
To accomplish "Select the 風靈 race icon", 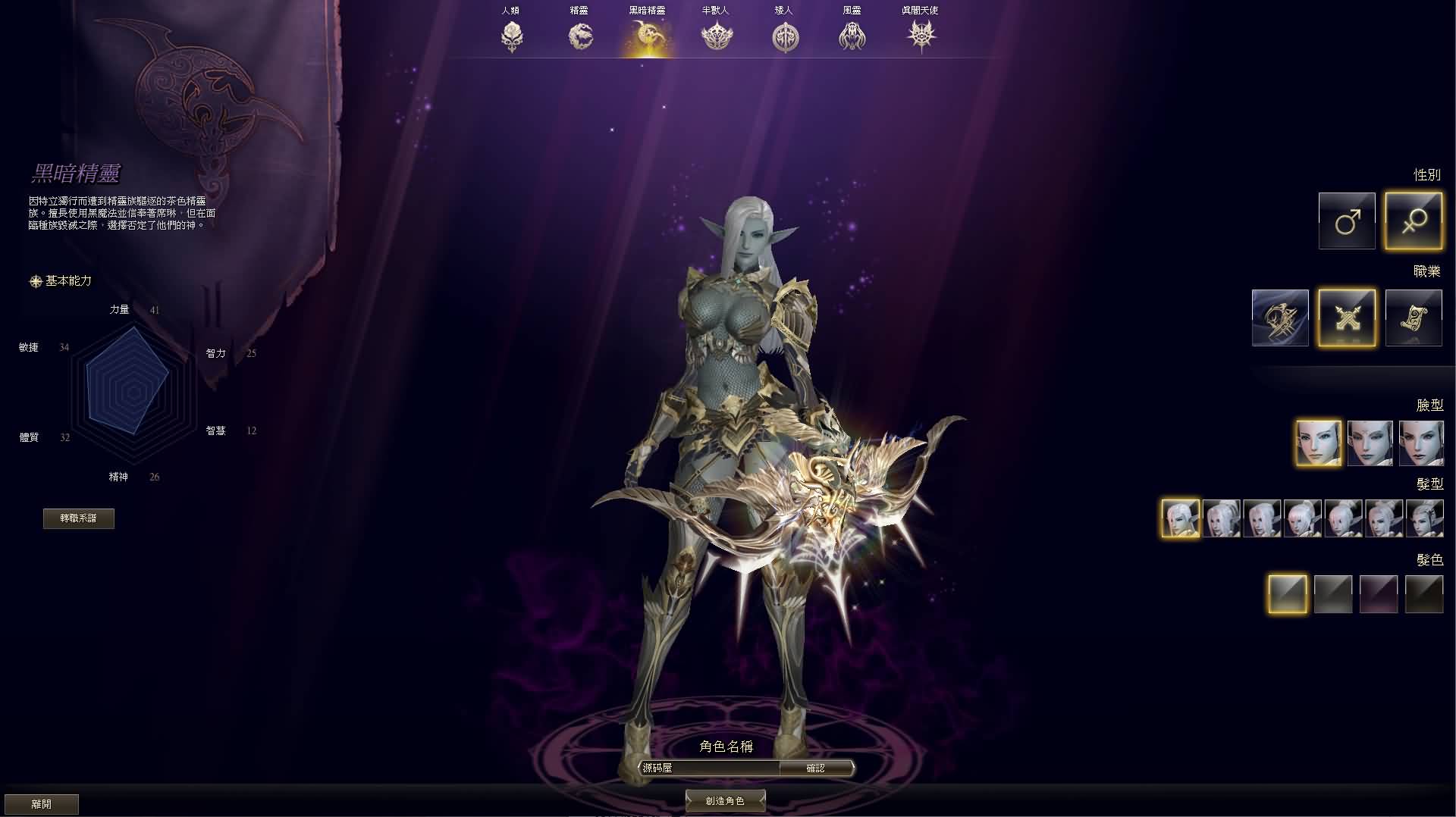I will [x=852, y=34].
